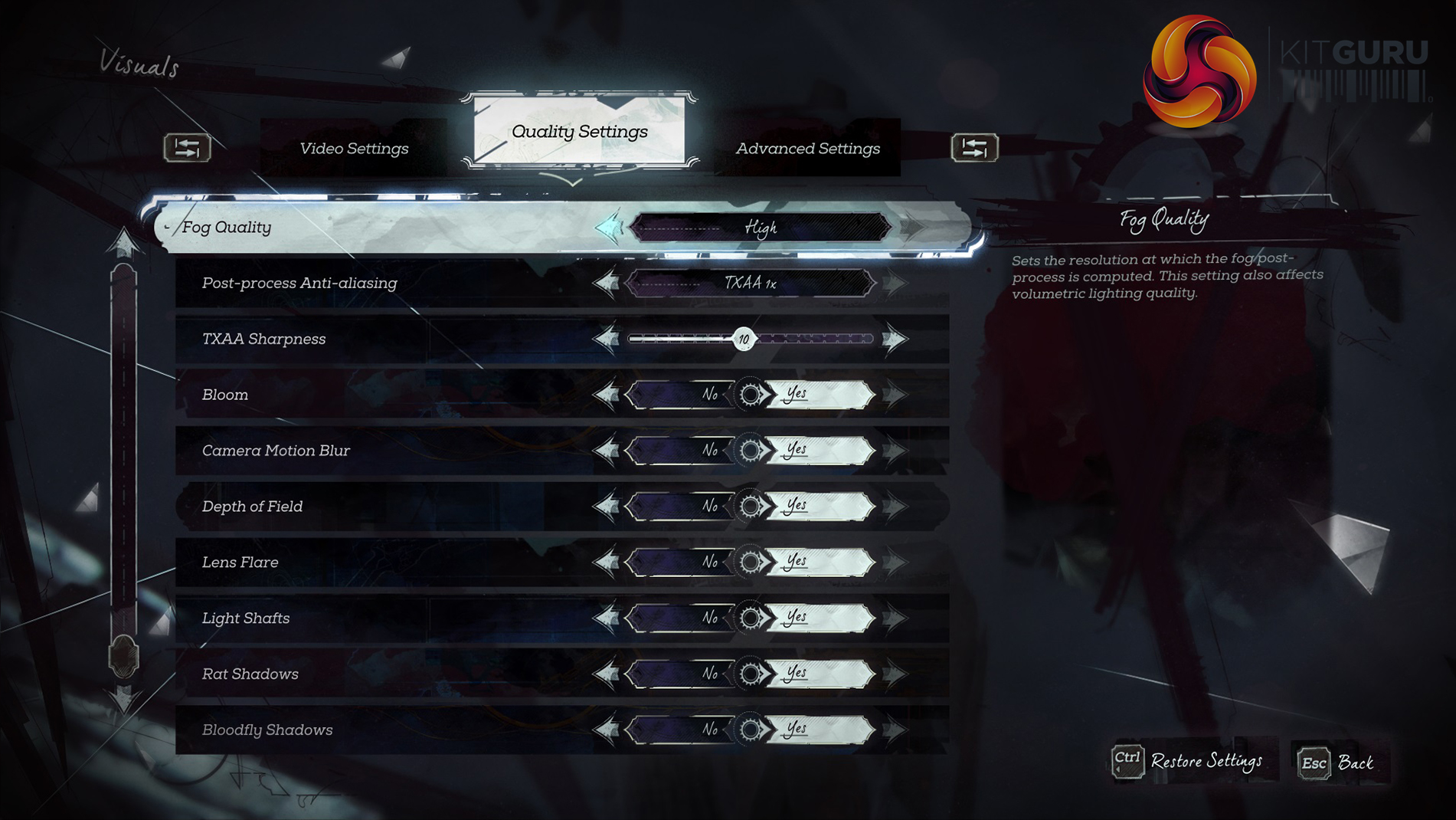The height and width of the screenshot is (820, 1456).
Task: Lower Fog Quality with its left arrow
Action: (x=610, y=228)
